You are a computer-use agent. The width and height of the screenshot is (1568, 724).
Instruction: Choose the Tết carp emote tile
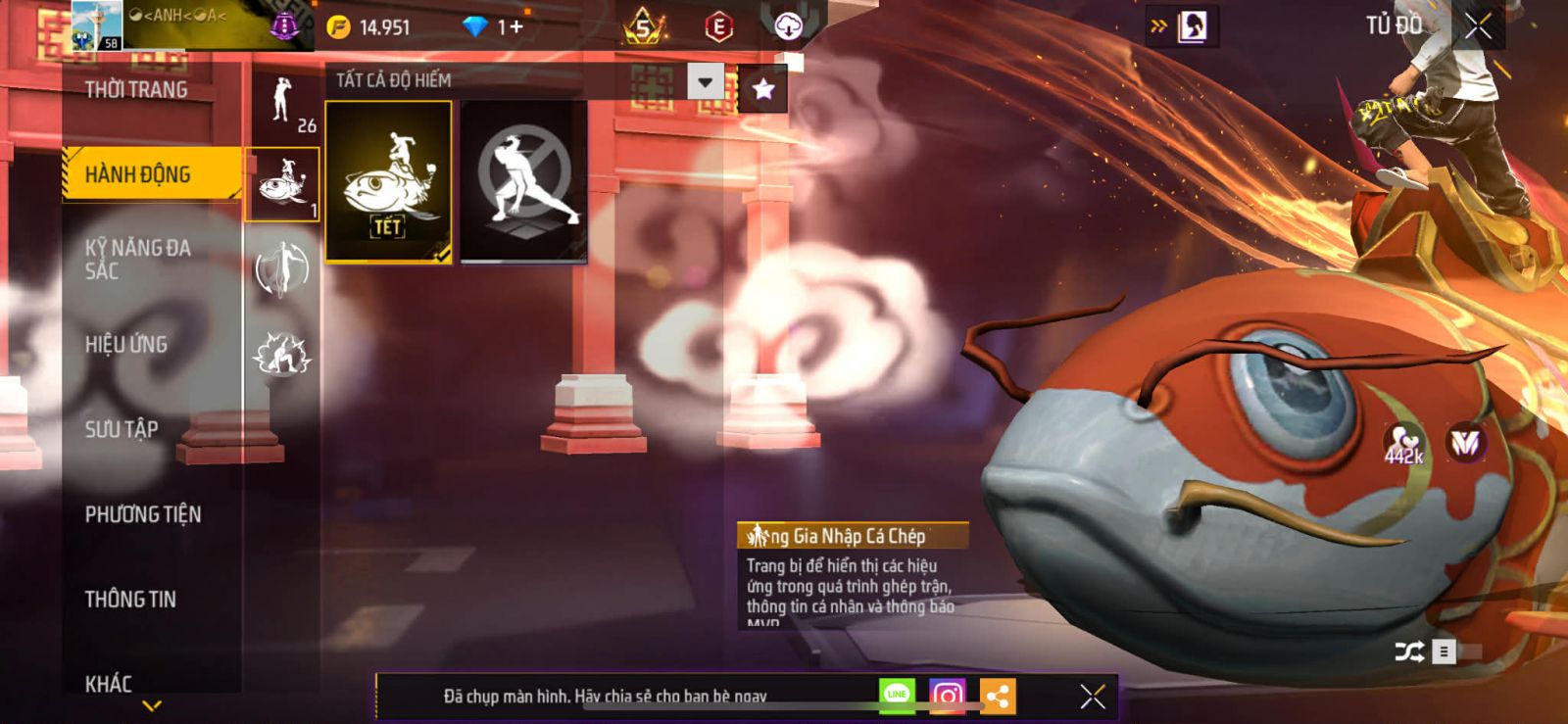(388, 182)
